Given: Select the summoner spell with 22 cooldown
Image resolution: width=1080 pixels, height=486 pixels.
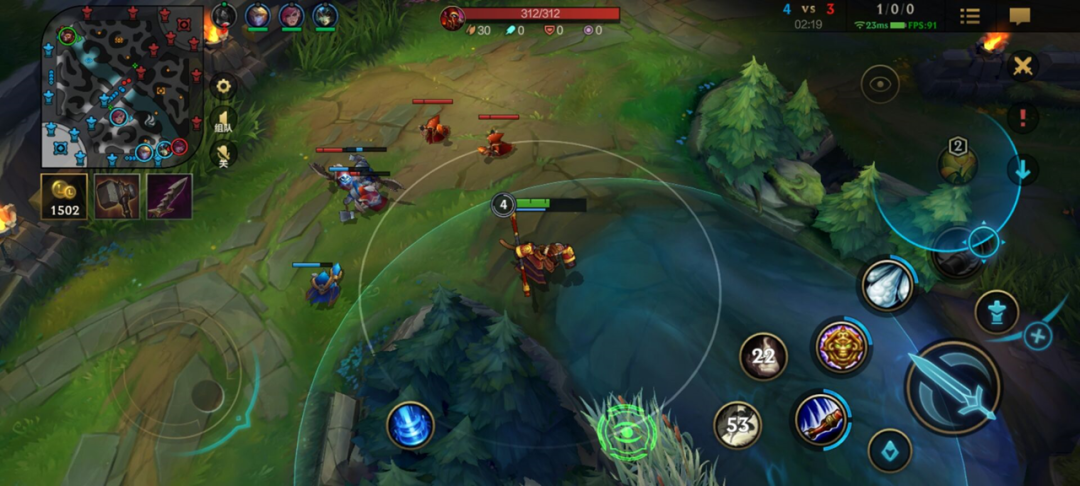Looking at the screenshot, I should pyautogui.click(x=763, y=356).
